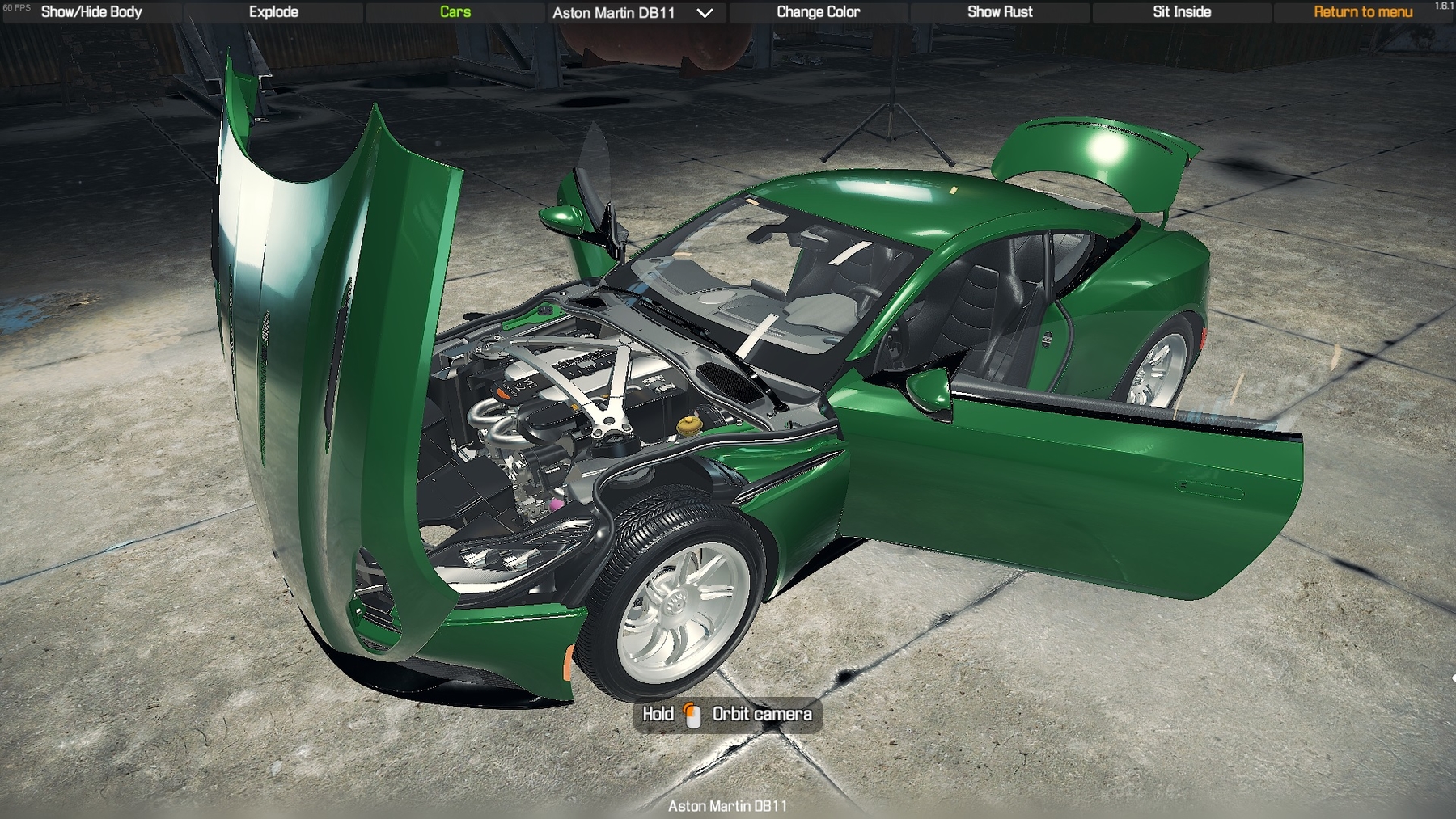
Task: Open the Aston Martin DB11 car dropdown
Action: point(633,13)
